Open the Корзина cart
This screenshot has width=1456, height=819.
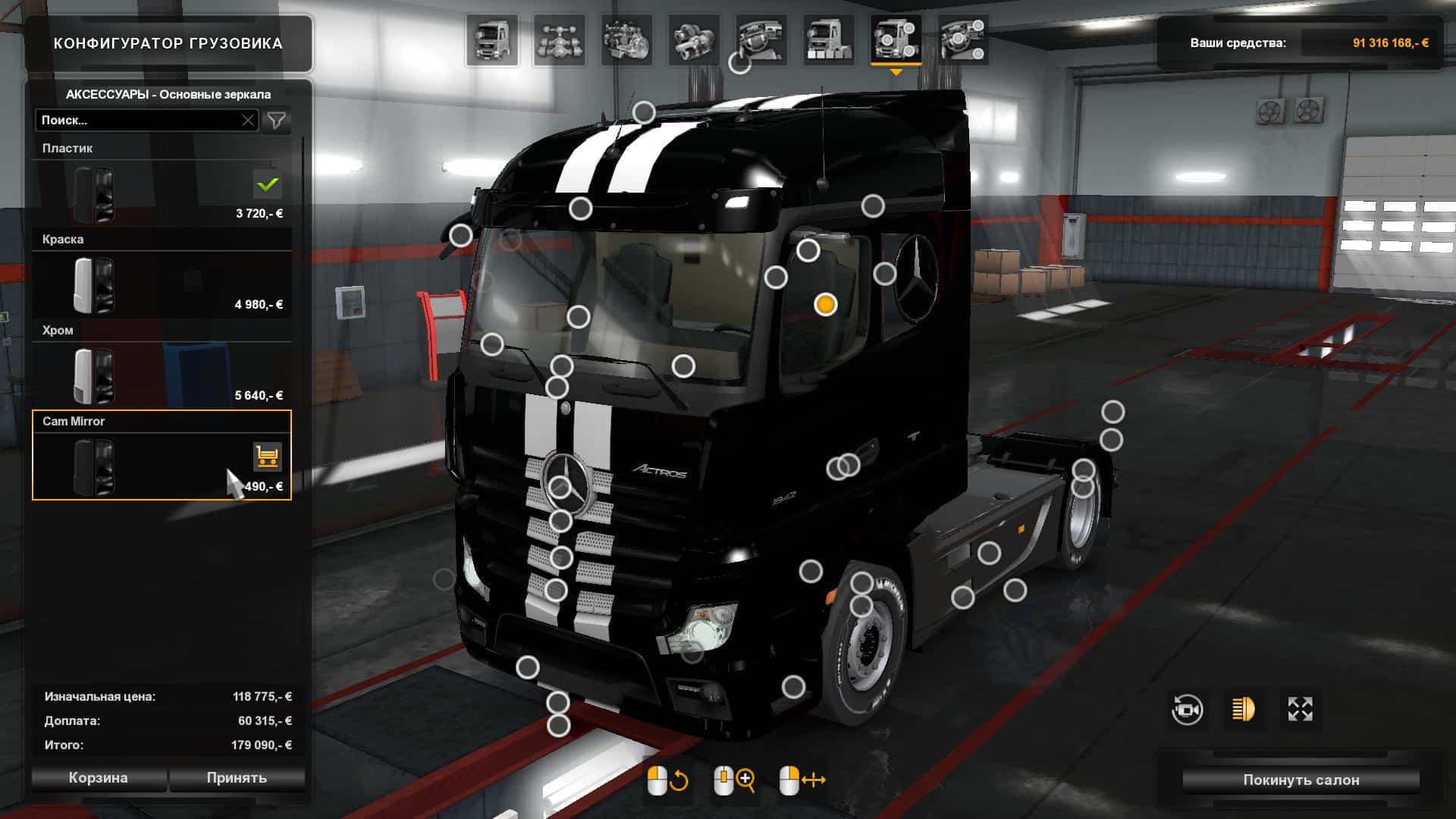coord(98,778)
